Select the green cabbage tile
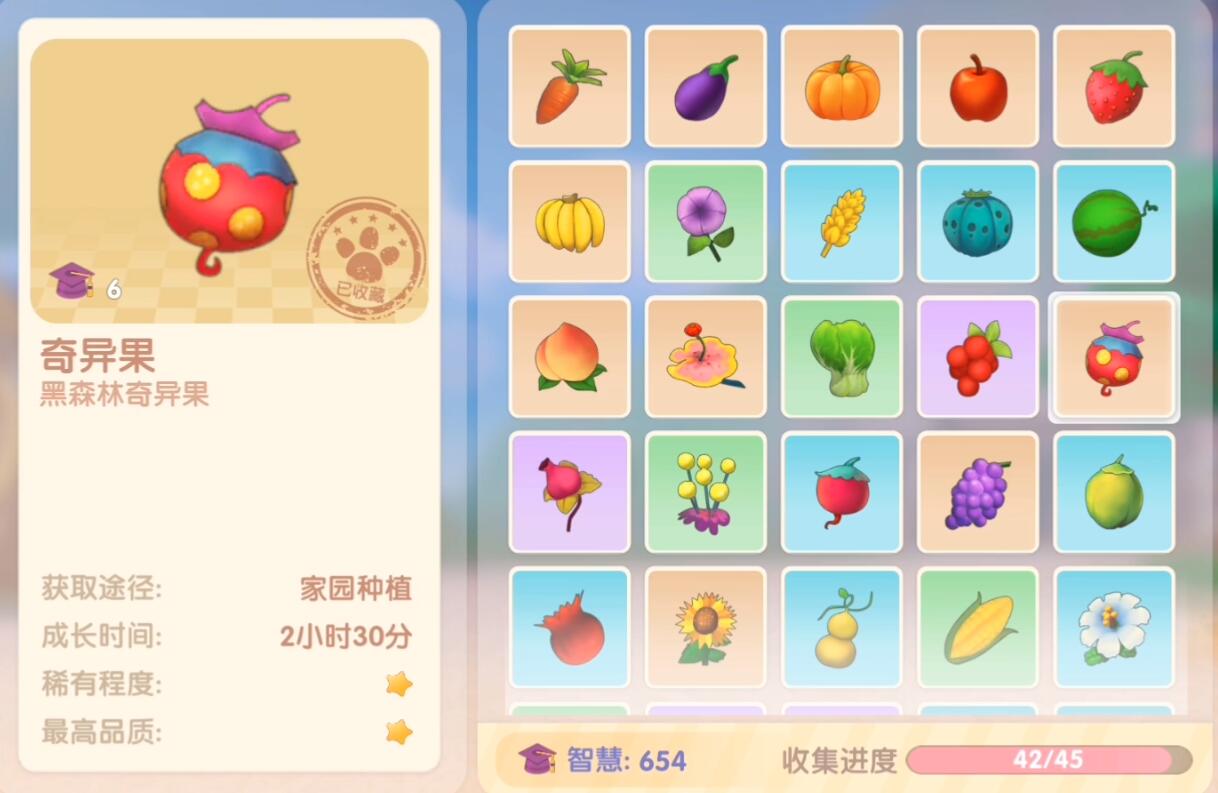This screenshot has width=1218, height=793. pos(841,357)
